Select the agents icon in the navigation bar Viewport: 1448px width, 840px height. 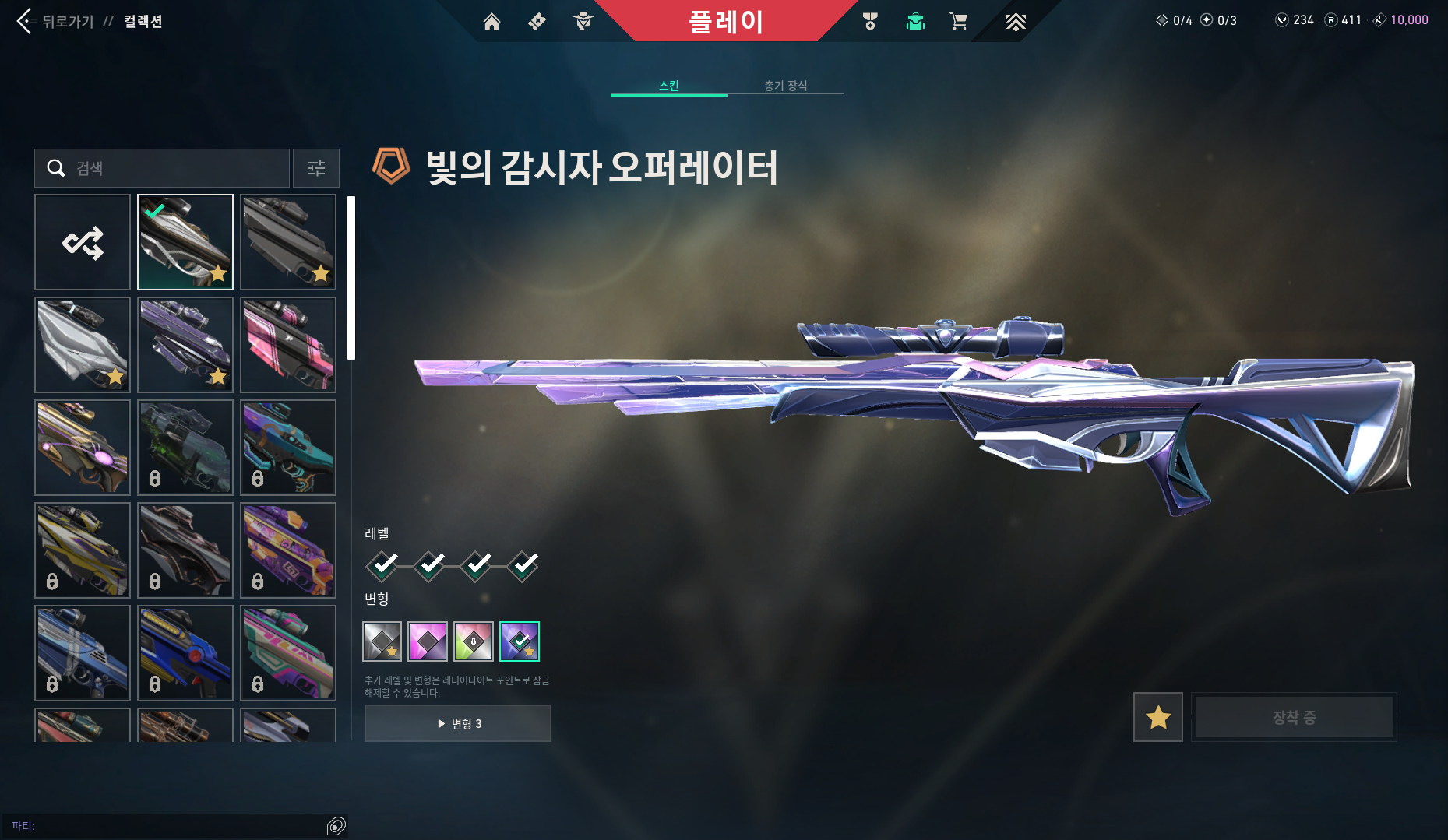click(x=583, y=21)
